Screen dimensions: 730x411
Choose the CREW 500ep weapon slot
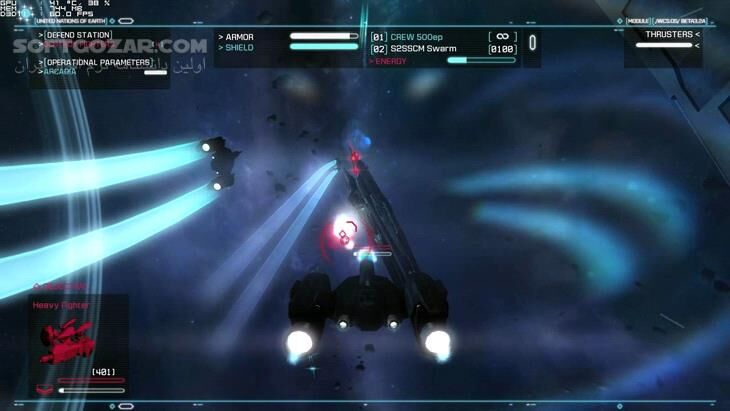(x=416, y=37)
